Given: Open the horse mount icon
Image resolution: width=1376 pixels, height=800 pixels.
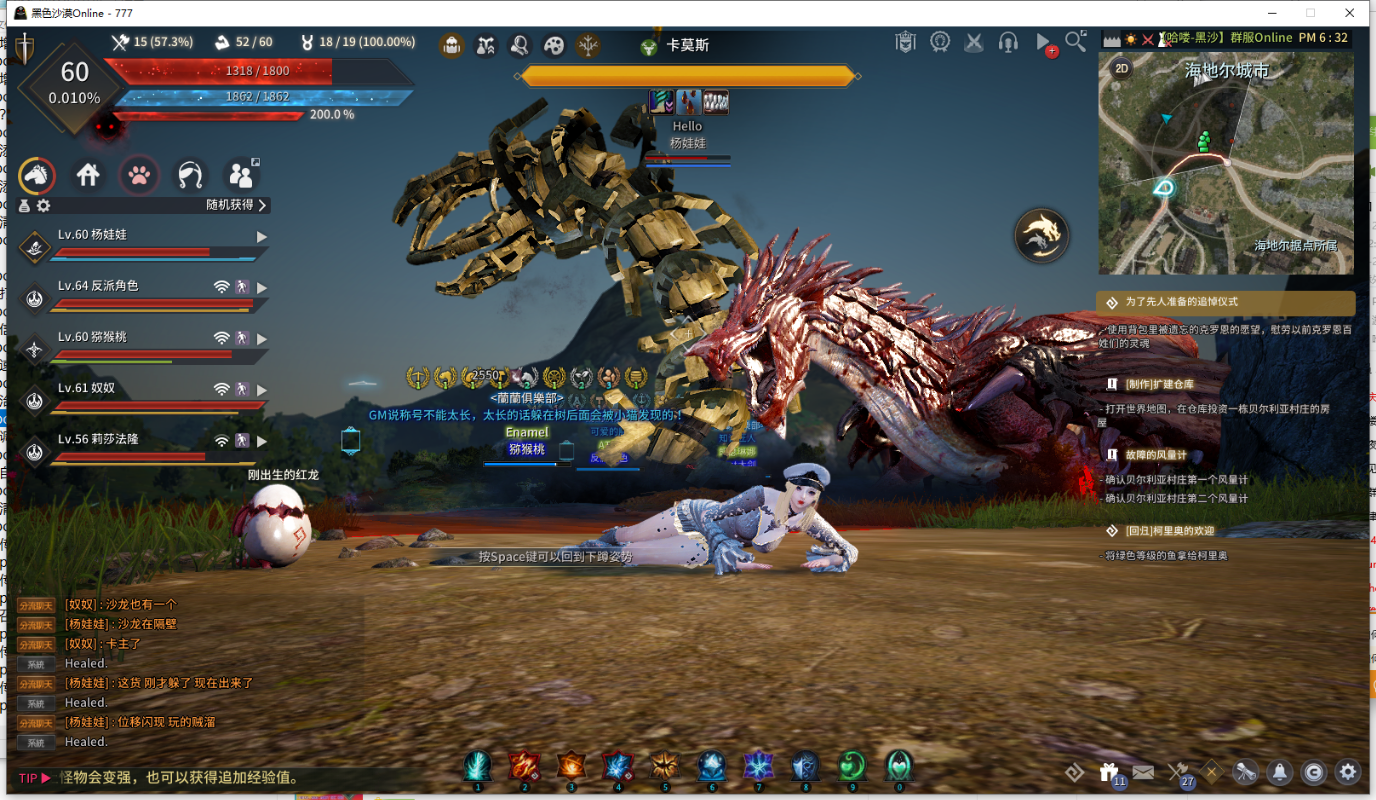Looking at the screenshot, I should pyautogui.click(x=37, y=176).
